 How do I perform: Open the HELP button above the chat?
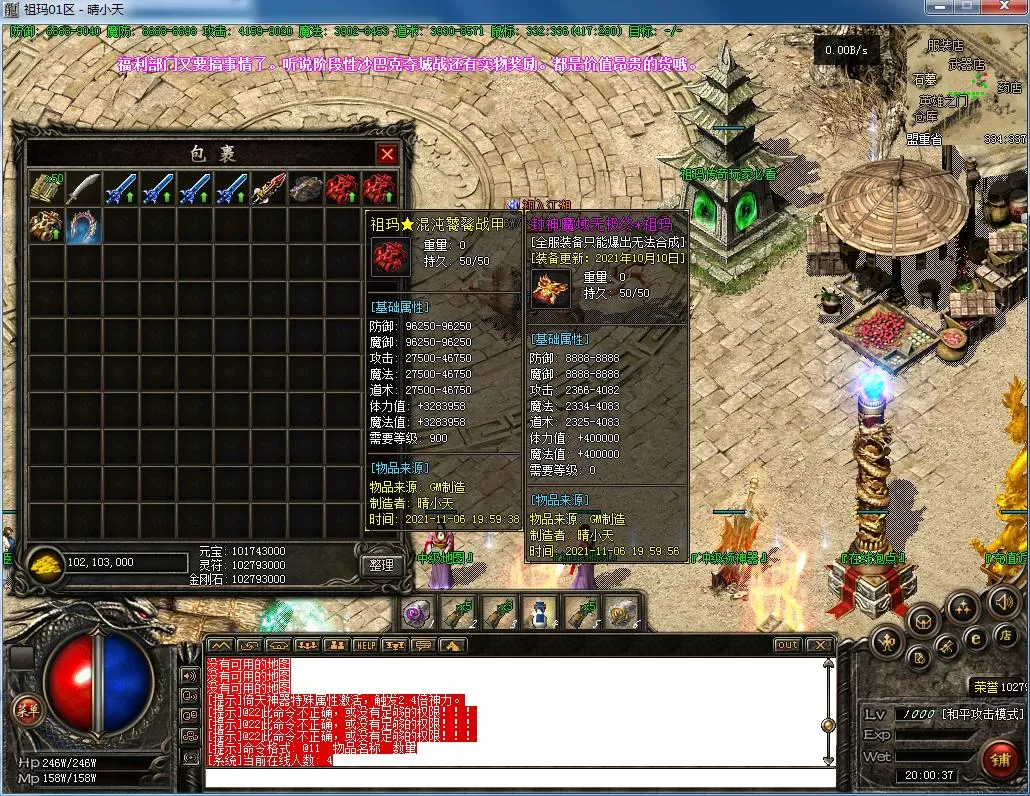coord(365,646)
